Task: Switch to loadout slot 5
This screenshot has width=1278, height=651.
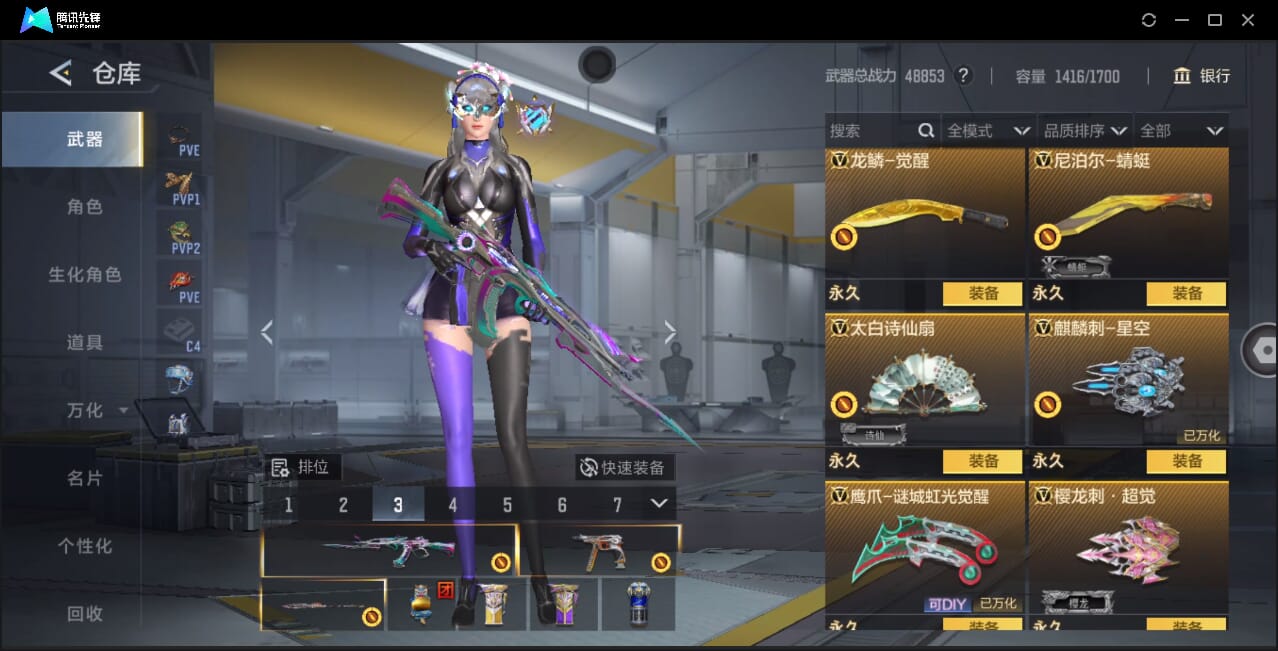Action: pos(507,505)
